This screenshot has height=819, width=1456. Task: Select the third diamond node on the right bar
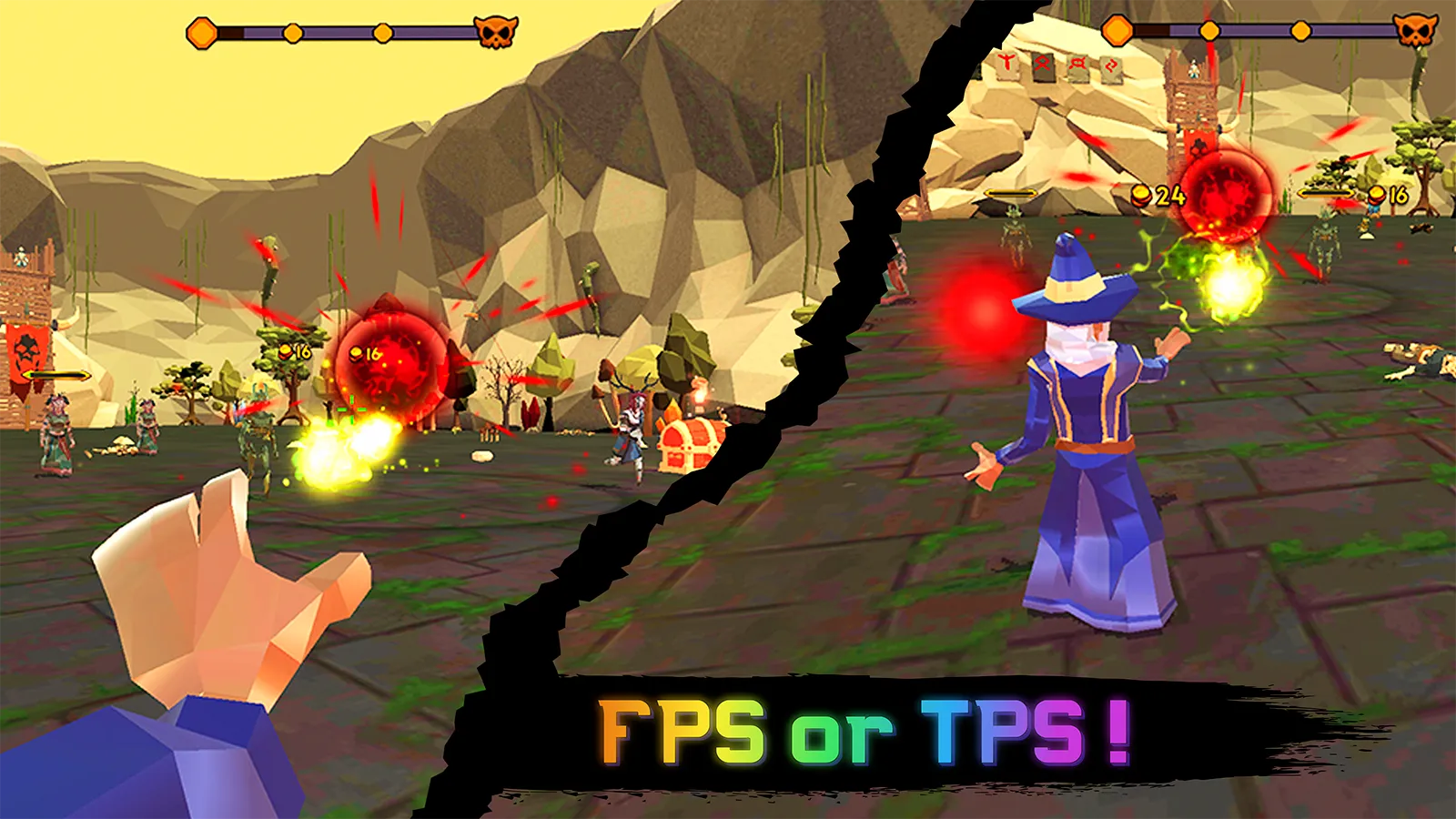click(x=1300, y=29)
